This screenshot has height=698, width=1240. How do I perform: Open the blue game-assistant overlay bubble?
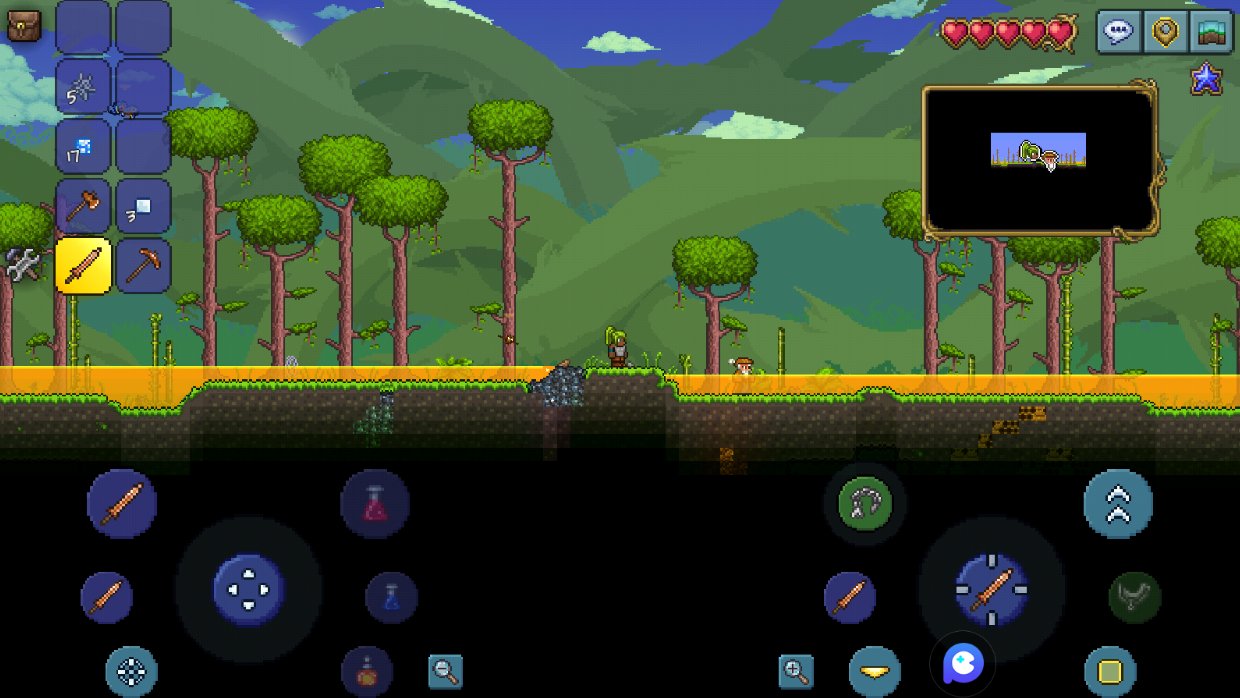(x=963, y=663)
